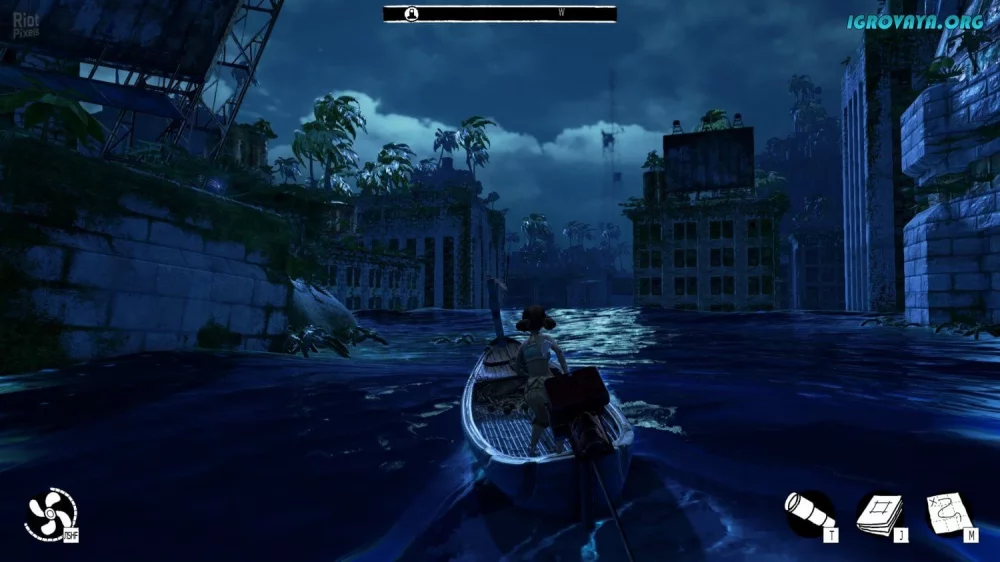Activate the boat propeller boost icon

point(49,514)
